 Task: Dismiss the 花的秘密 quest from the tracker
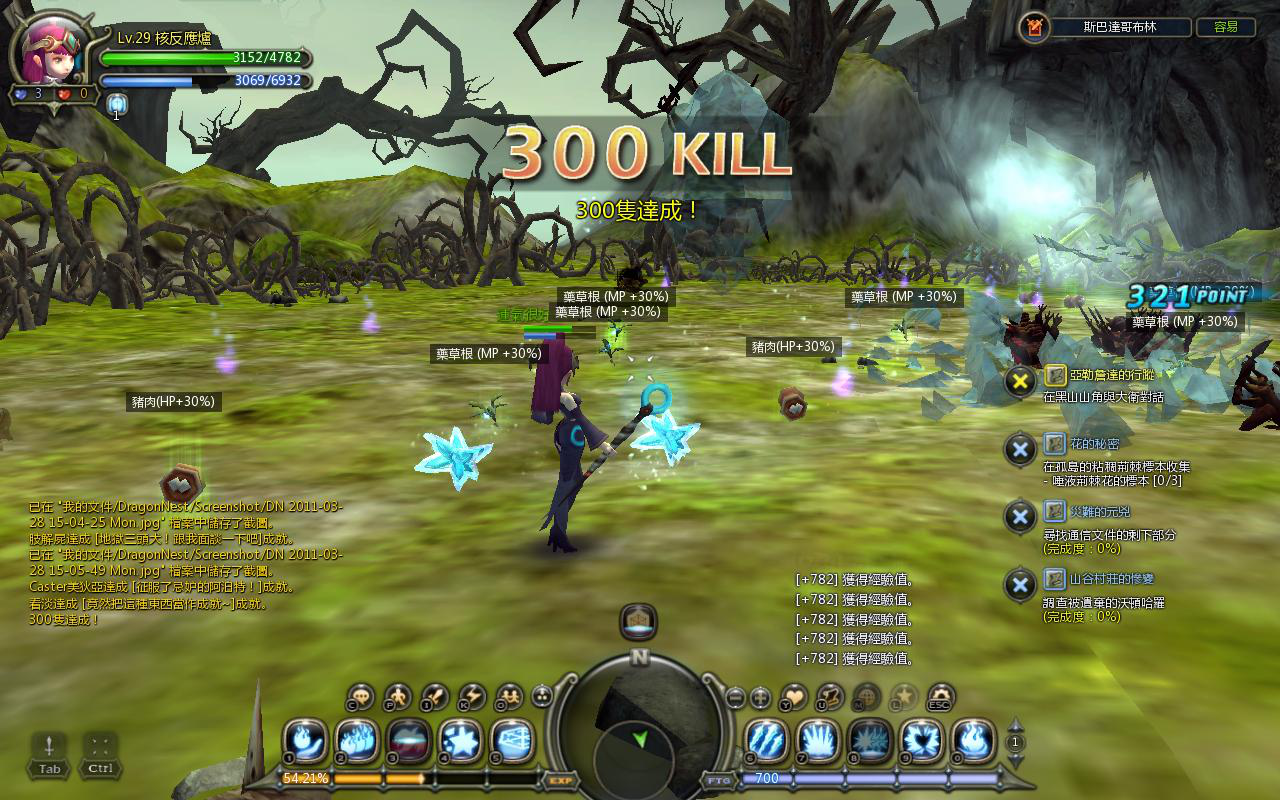pos(1020,449)
